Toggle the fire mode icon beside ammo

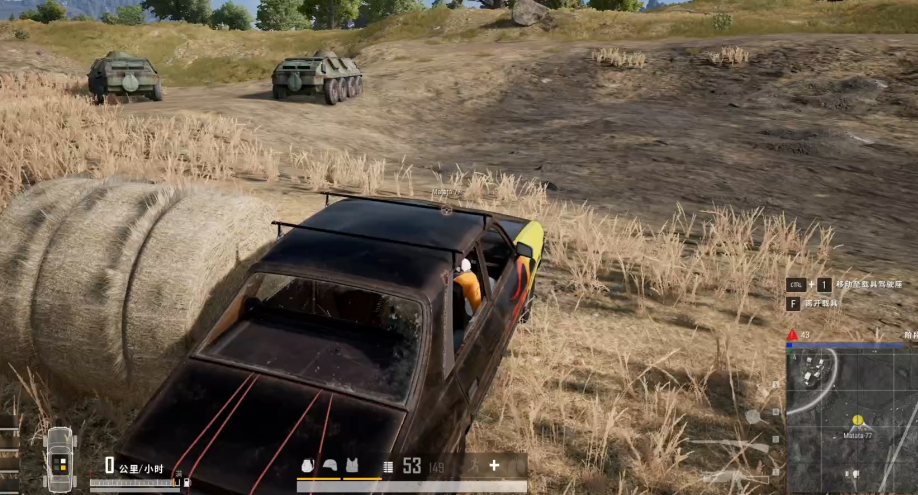pos(388,466)
